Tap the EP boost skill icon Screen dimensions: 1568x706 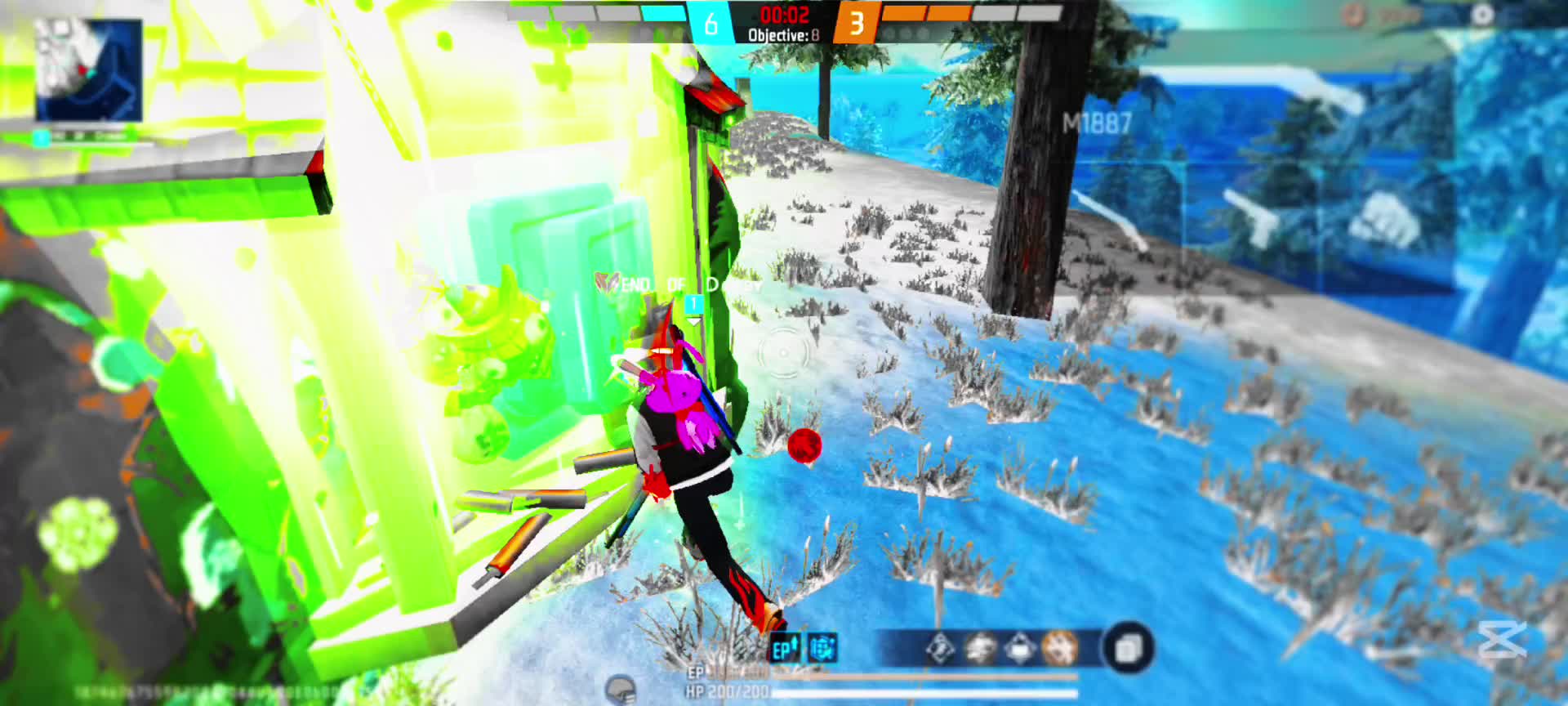(785, 649)
